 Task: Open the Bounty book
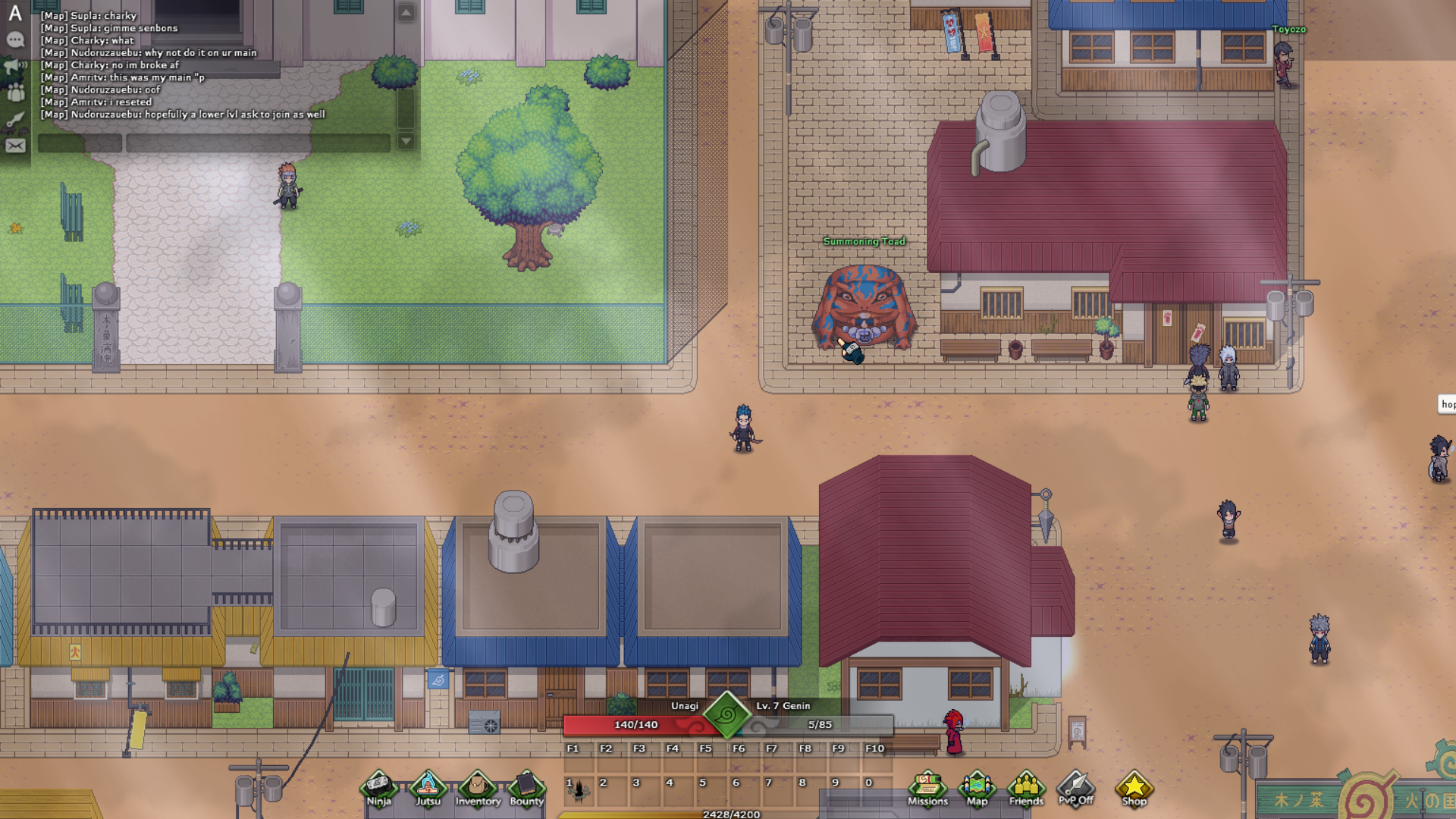click(x=526, y=789)
